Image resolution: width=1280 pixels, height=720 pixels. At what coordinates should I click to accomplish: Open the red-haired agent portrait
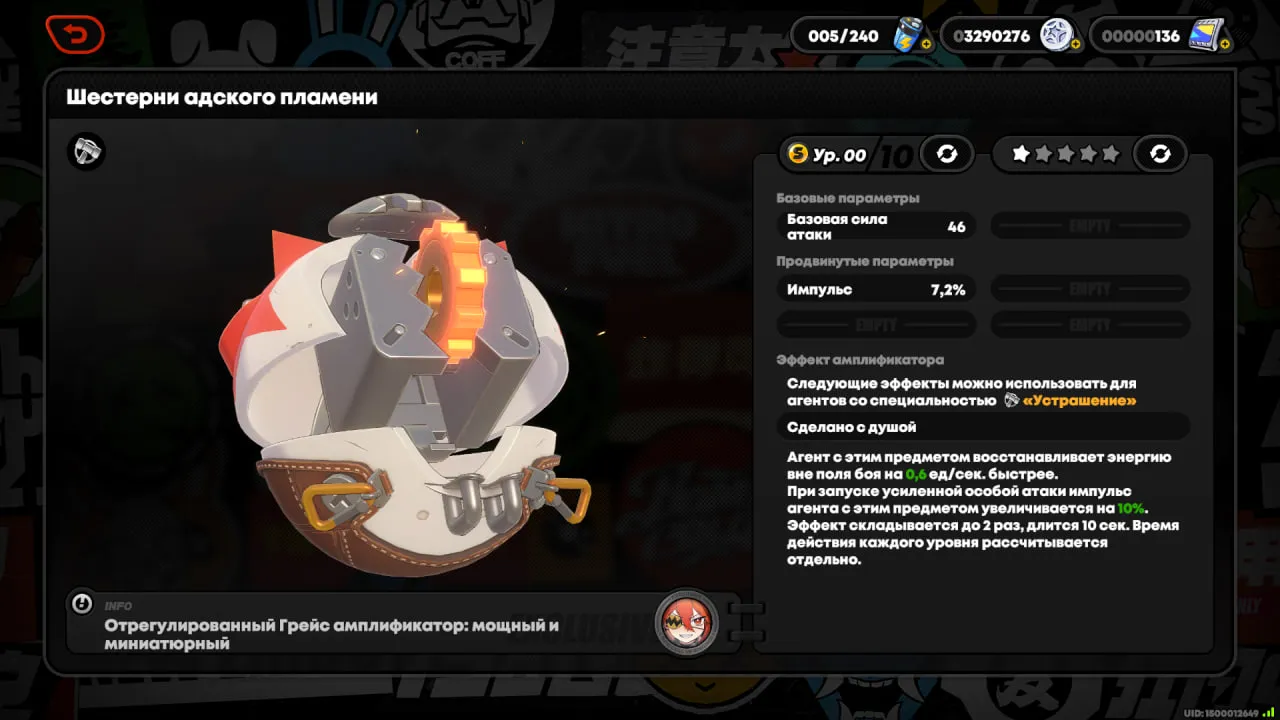[686, 622]
